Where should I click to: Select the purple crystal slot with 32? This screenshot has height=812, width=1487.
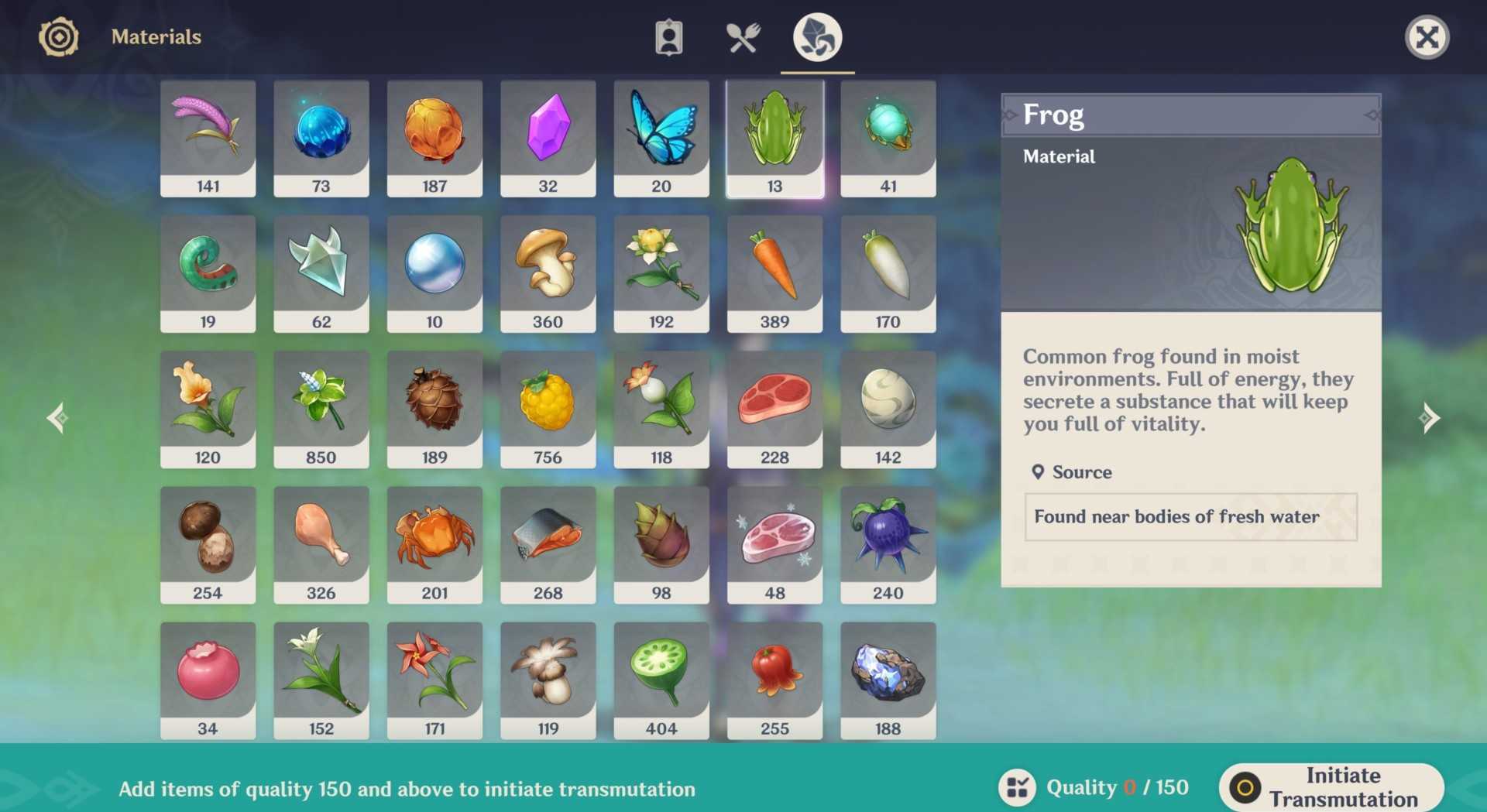coord(548,139)
